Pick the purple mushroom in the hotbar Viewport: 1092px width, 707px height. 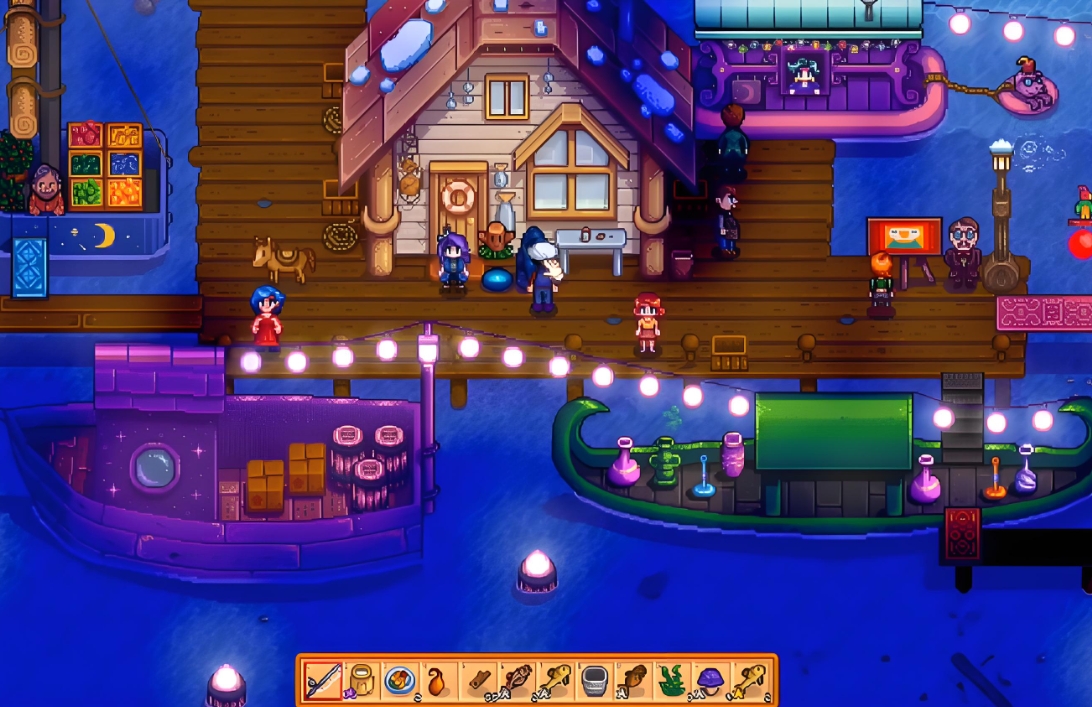click(x=713, y=682)
